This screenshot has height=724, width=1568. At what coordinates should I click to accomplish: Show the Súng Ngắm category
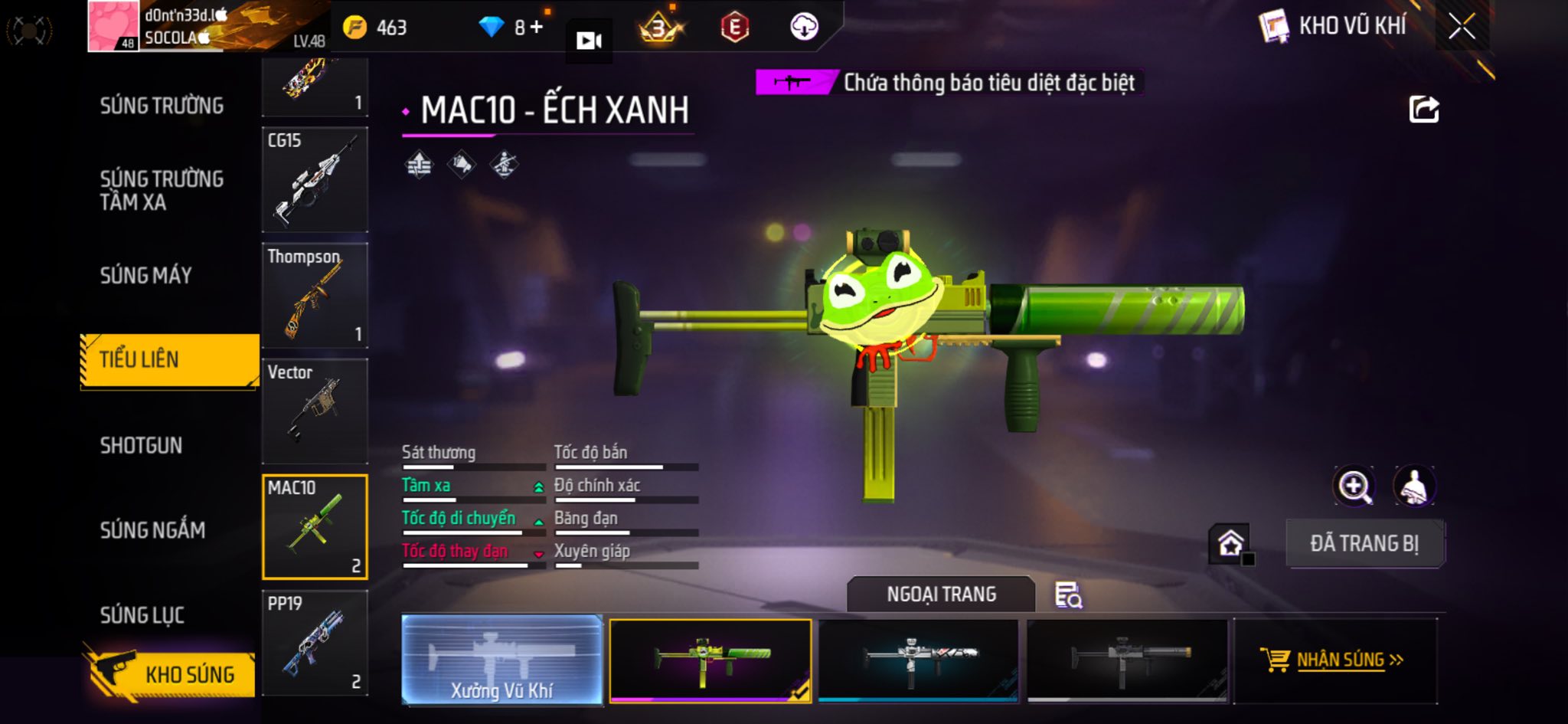click(152, 530)
